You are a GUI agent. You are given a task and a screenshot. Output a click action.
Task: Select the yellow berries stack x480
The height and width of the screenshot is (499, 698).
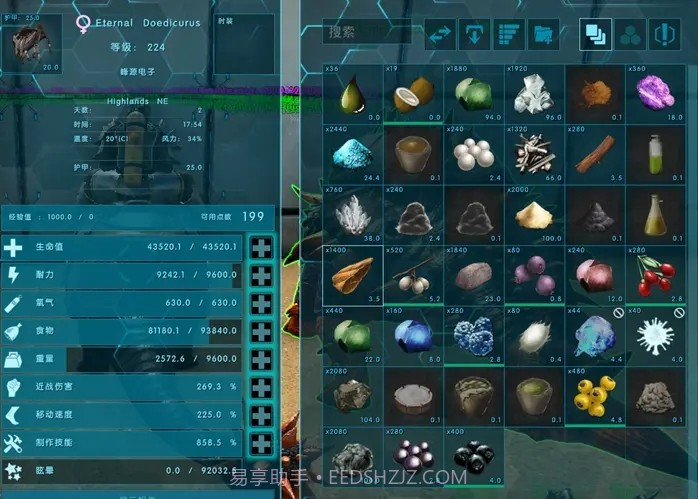(595, 395)
